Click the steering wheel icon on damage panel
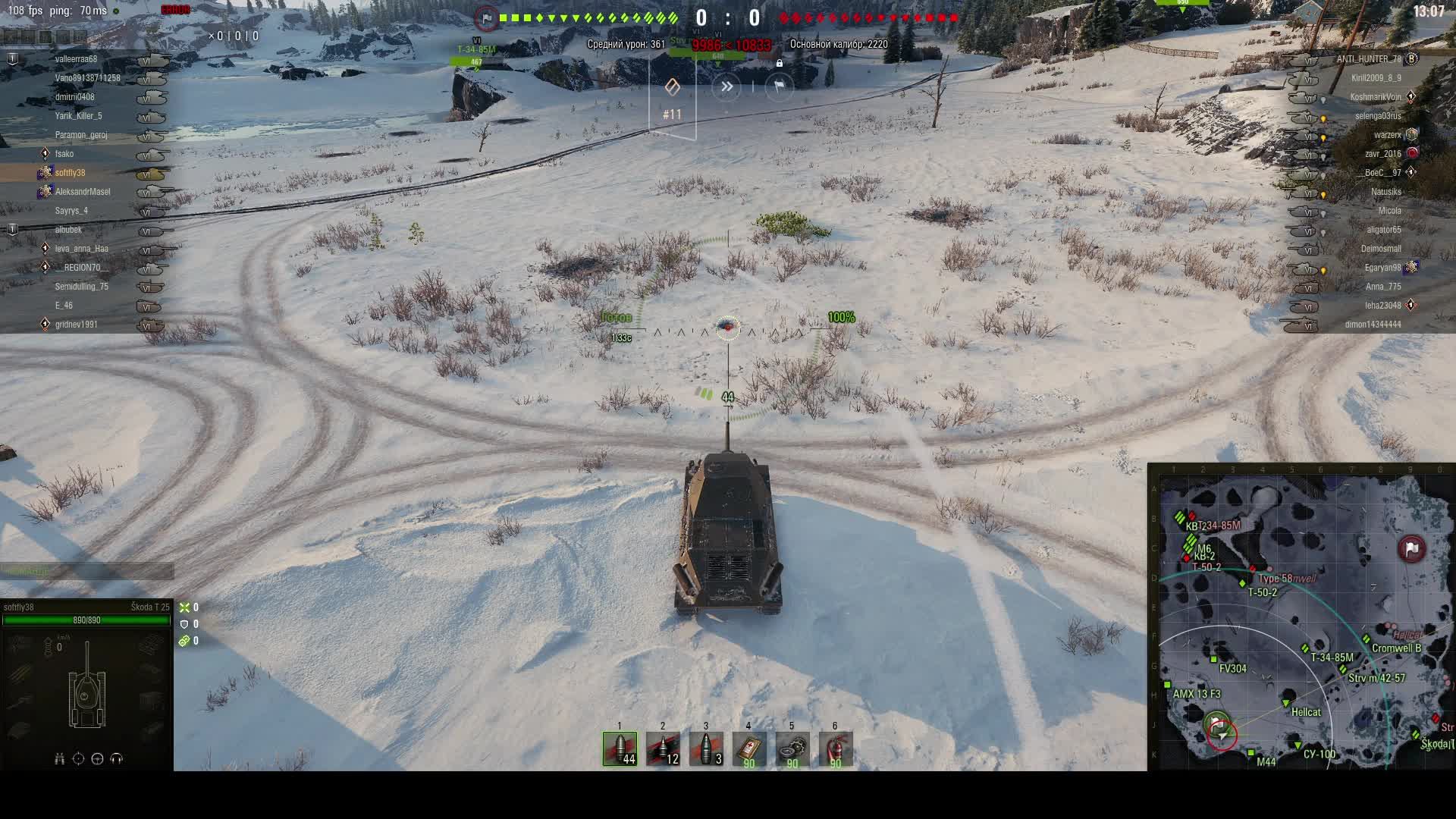The image size is (1456, 819). tap(97, 758)
